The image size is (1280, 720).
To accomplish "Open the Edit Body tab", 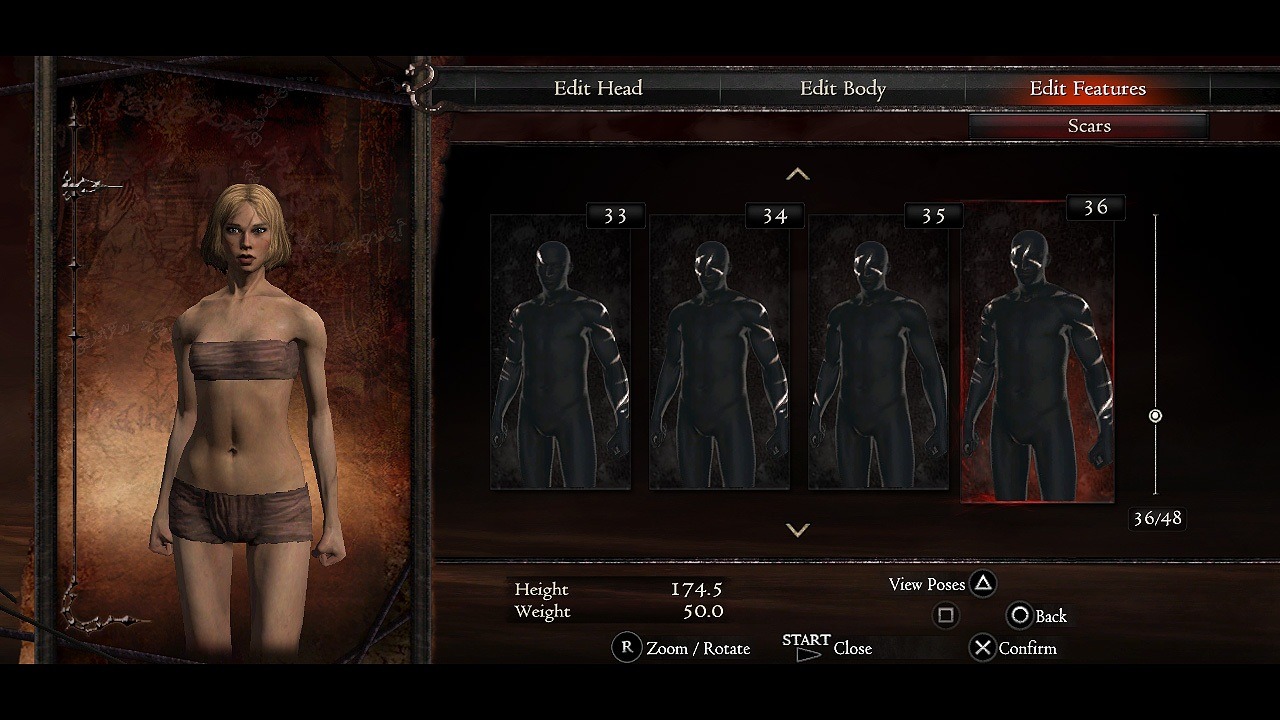I will pos(843,89).
